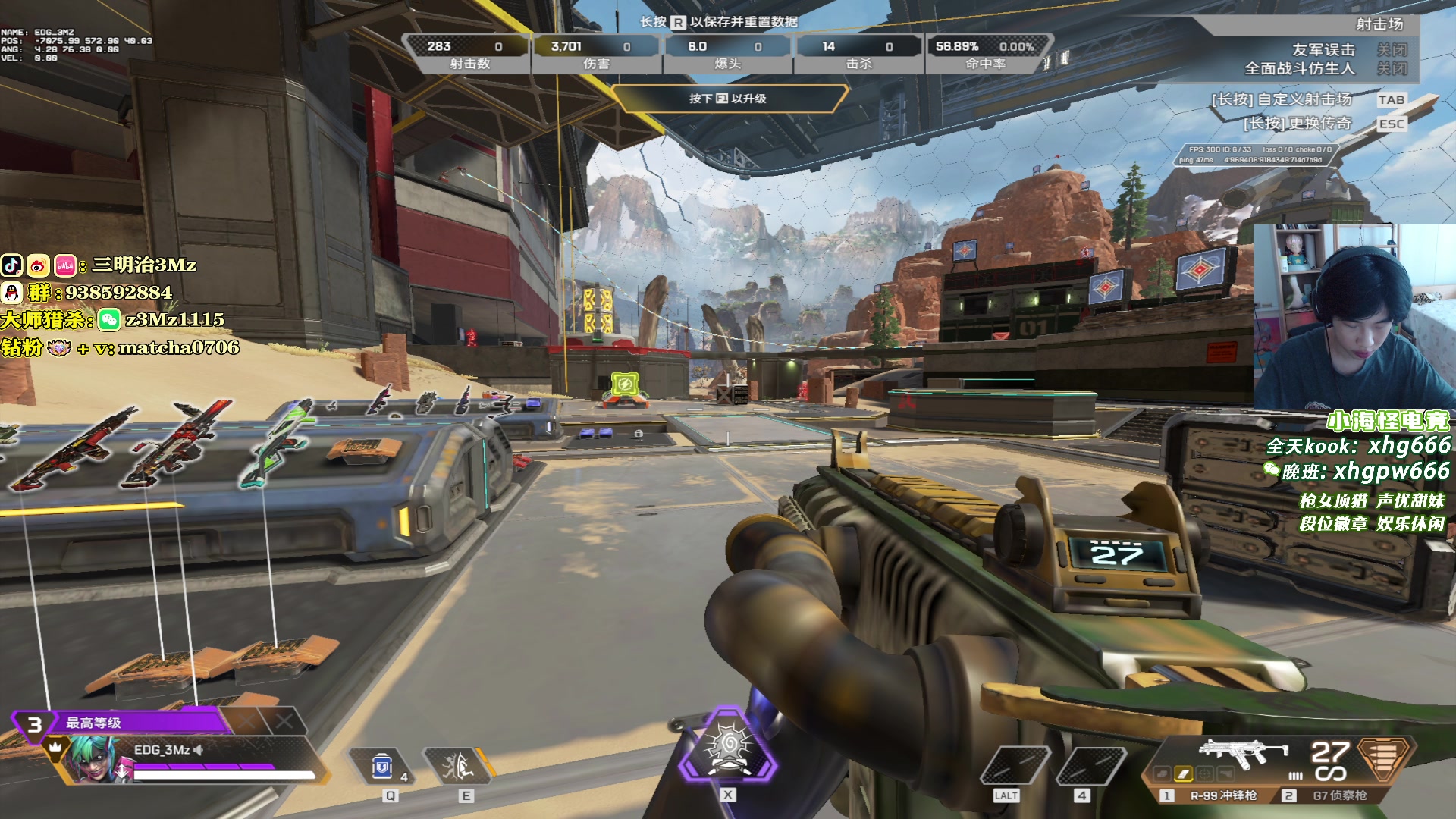The height and width of the screenshot is (819, 1456).
Task: Click the 按下以升级 upgrade prompt banner
Action: [x=728, y=99]
